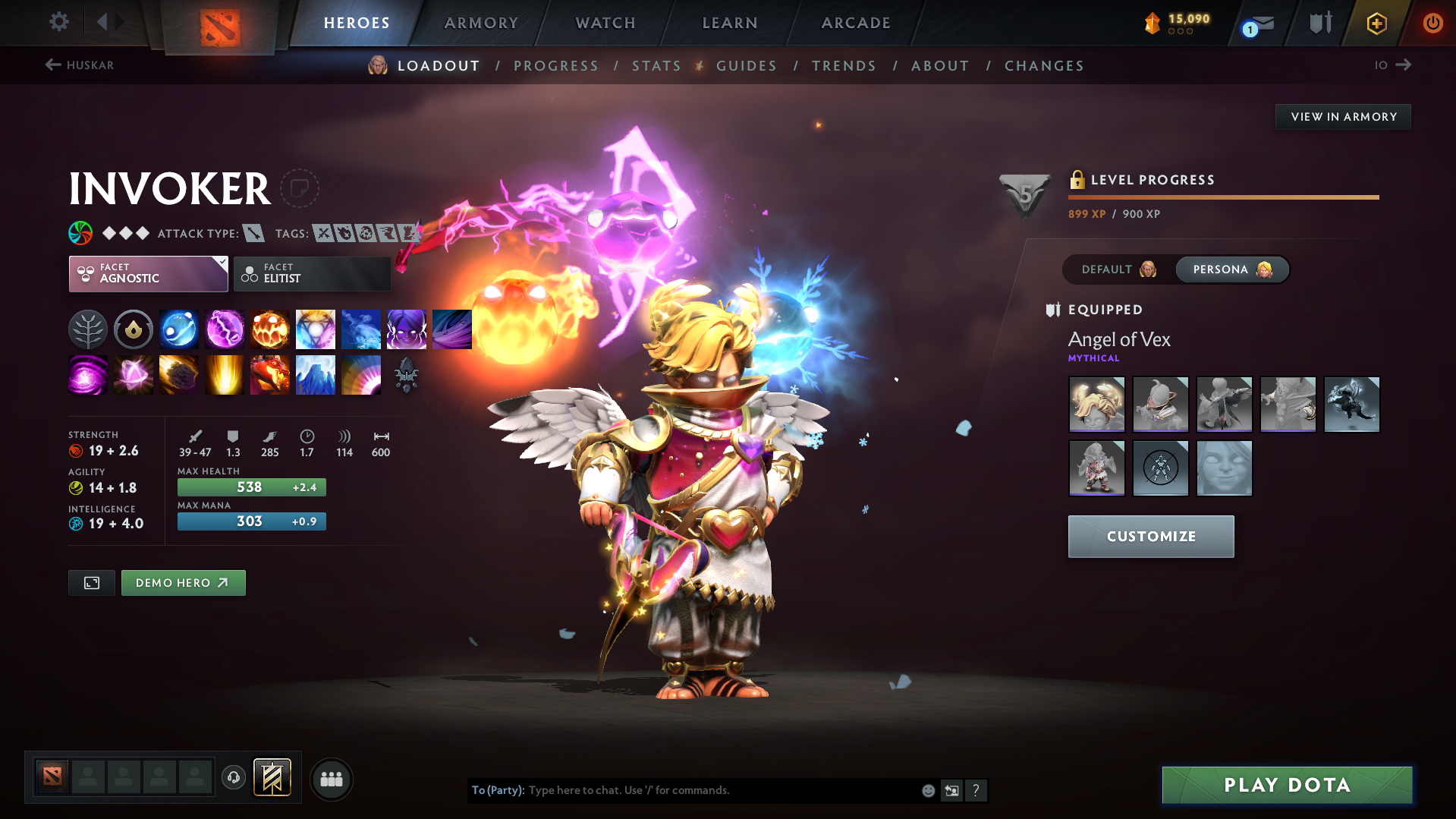1456x819 pixels.
Task: Open the party mode selector beside hero slots
Action: pyautogui.click(x=332, y=779)
